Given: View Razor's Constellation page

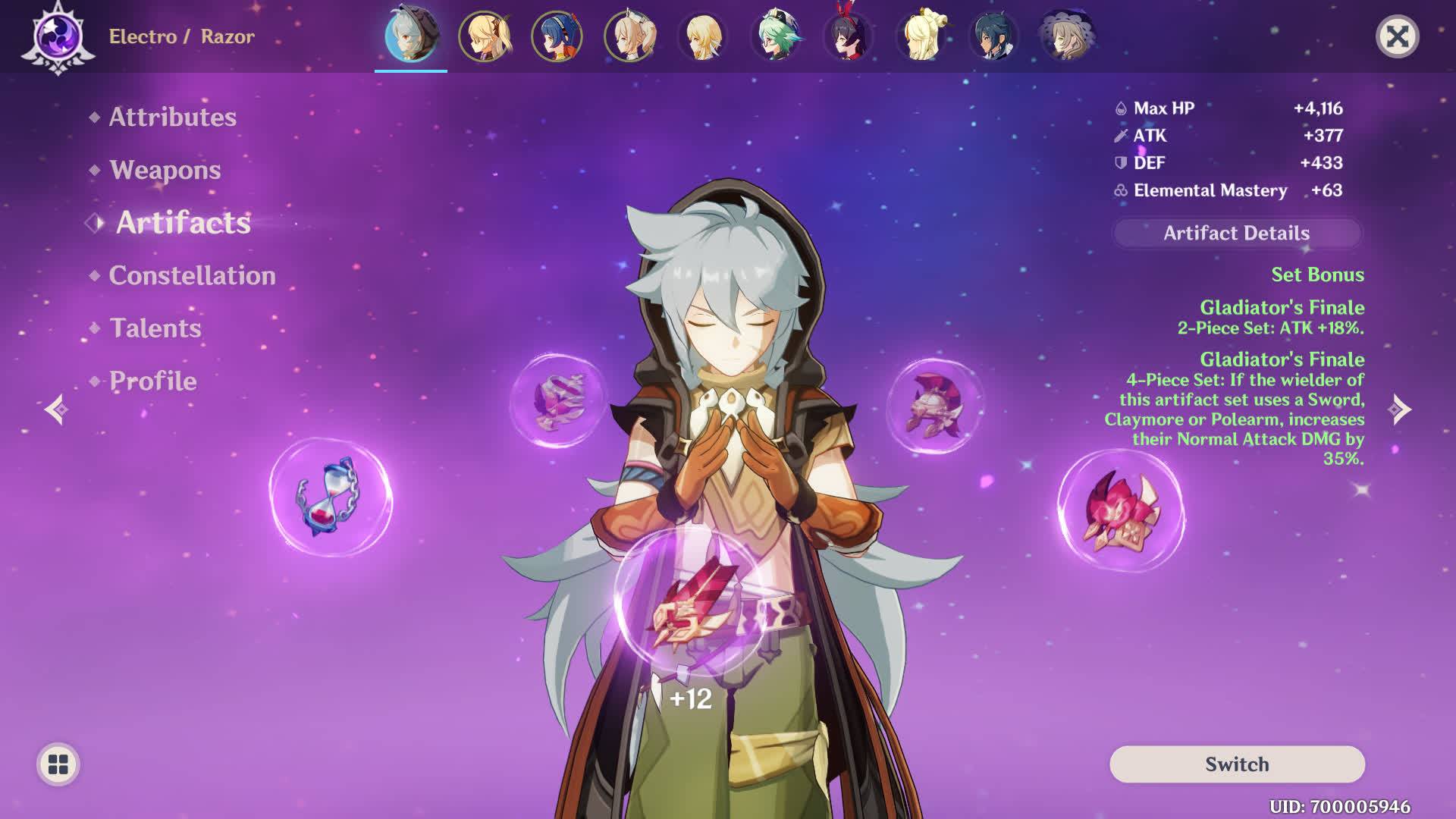Looking at the screenshot, I should [x=192, y=275].
